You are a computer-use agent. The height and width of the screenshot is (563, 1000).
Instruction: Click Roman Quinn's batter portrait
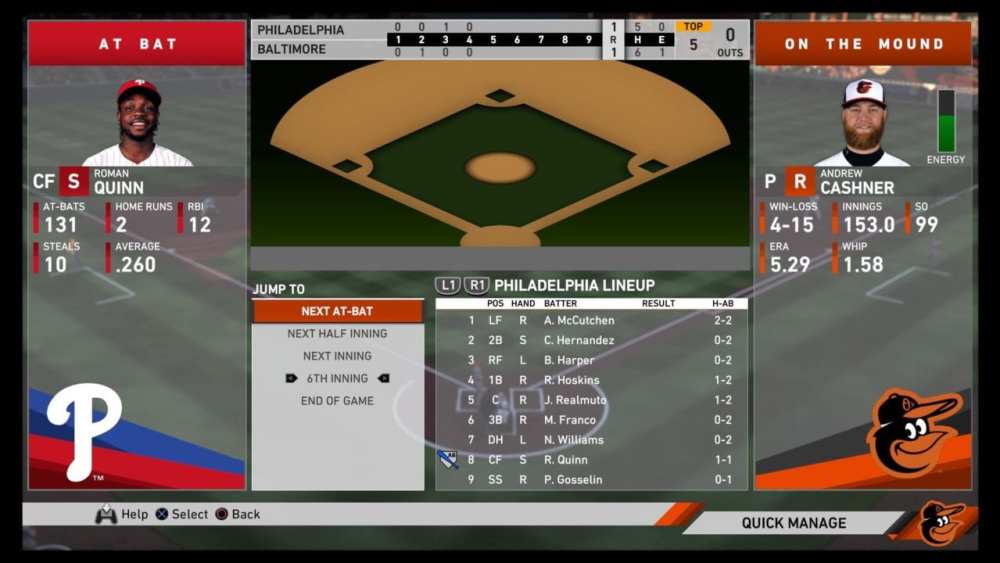[x=138, y=122]
